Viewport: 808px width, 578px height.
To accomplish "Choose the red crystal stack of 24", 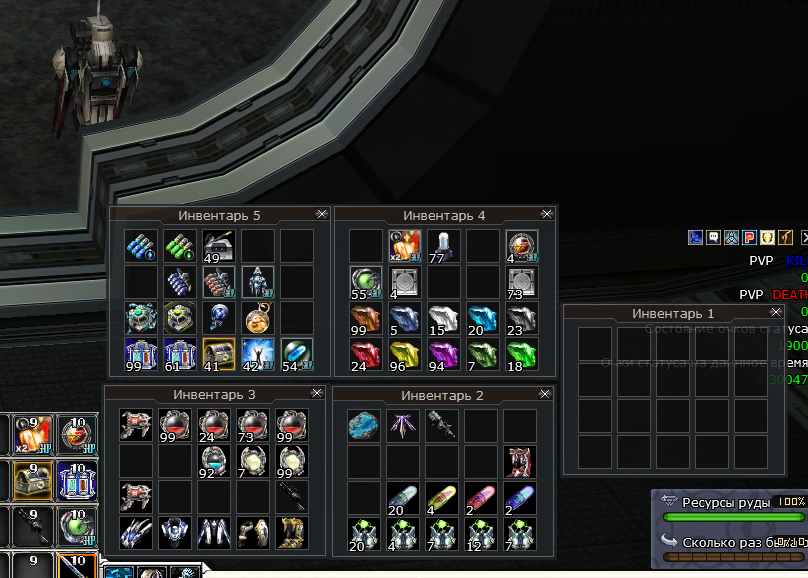I will [x=365, y=355].
